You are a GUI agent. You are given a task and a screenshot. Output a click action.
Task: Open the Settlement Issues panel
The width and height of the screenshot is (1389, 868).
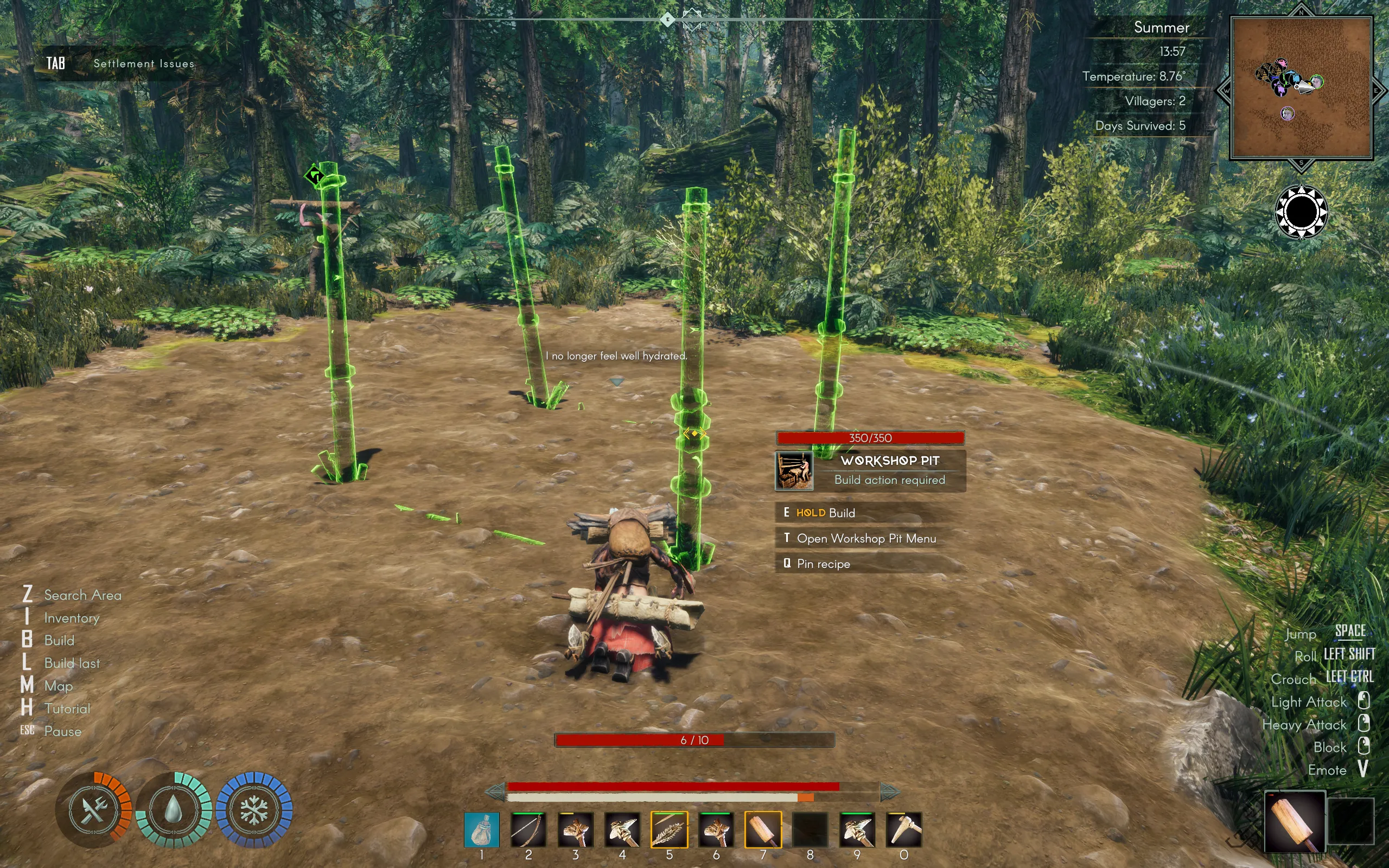click(x=143, y=63)
